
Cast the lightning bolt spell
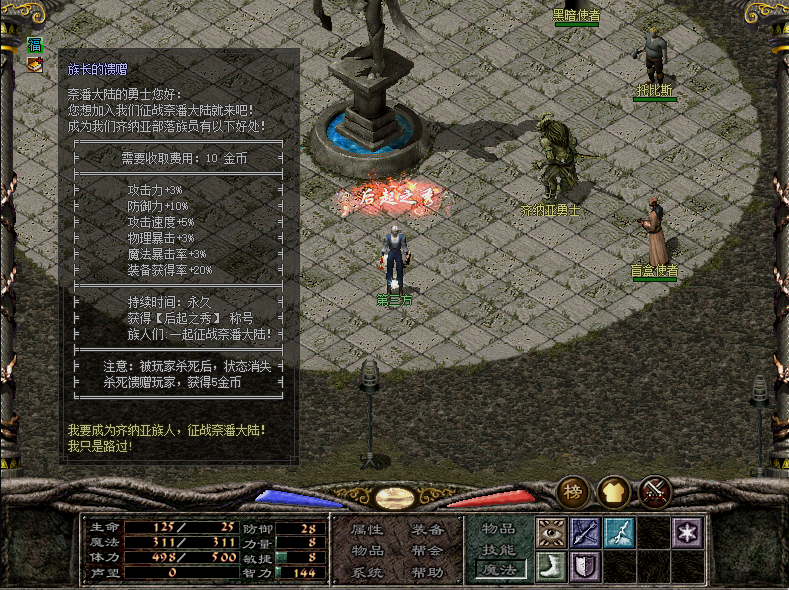(619, 532)
